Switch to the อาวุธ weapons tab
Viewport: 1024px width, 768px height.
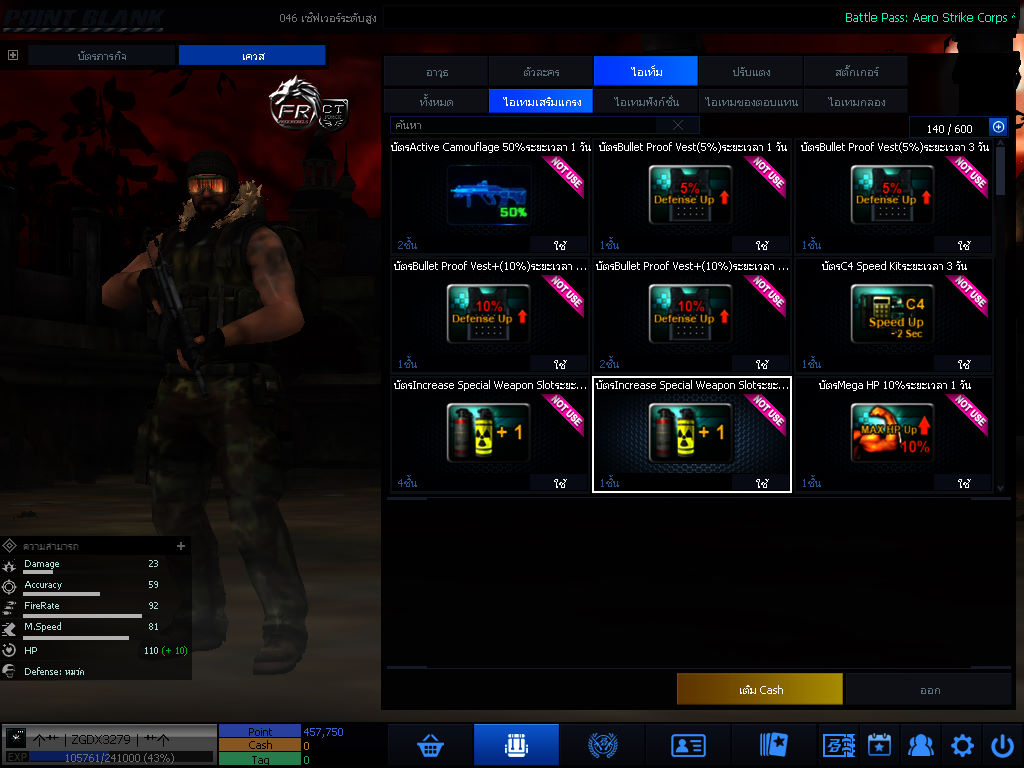click(436, 72)
